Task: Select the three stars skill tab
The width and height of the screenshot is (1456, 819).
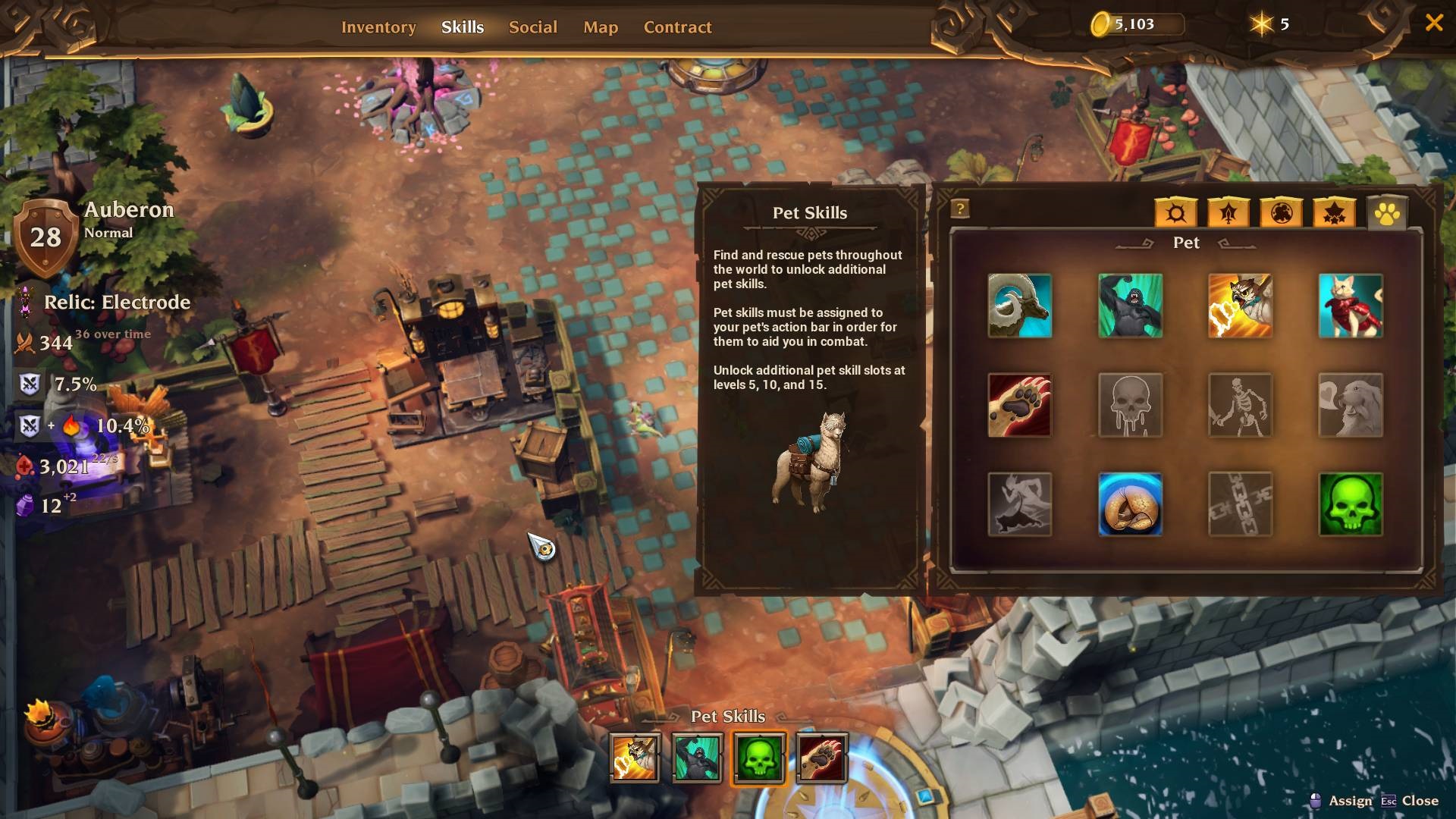Action: 1334,213
